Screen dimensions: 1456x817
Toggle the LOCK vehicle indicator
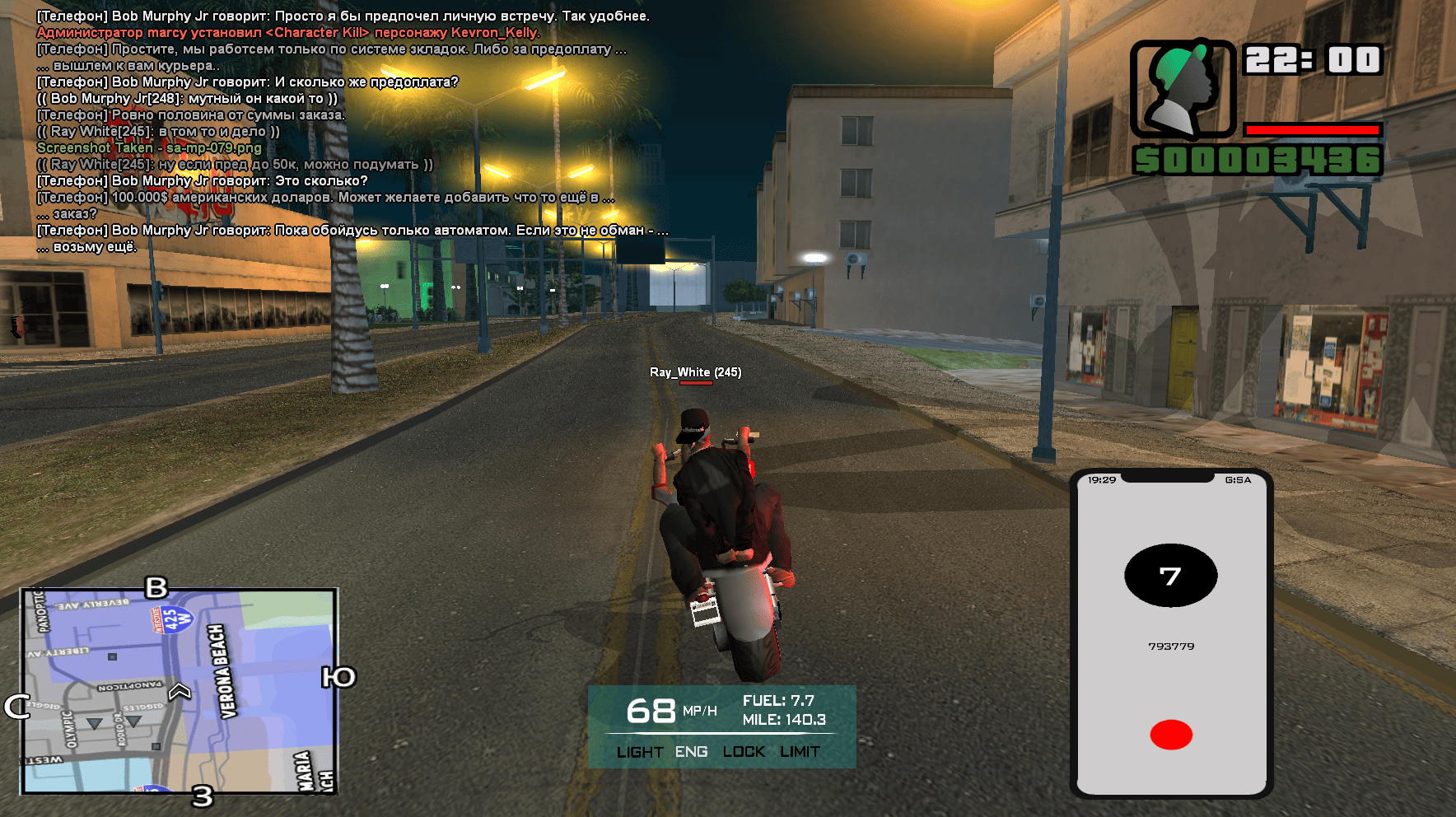(744, 752)
